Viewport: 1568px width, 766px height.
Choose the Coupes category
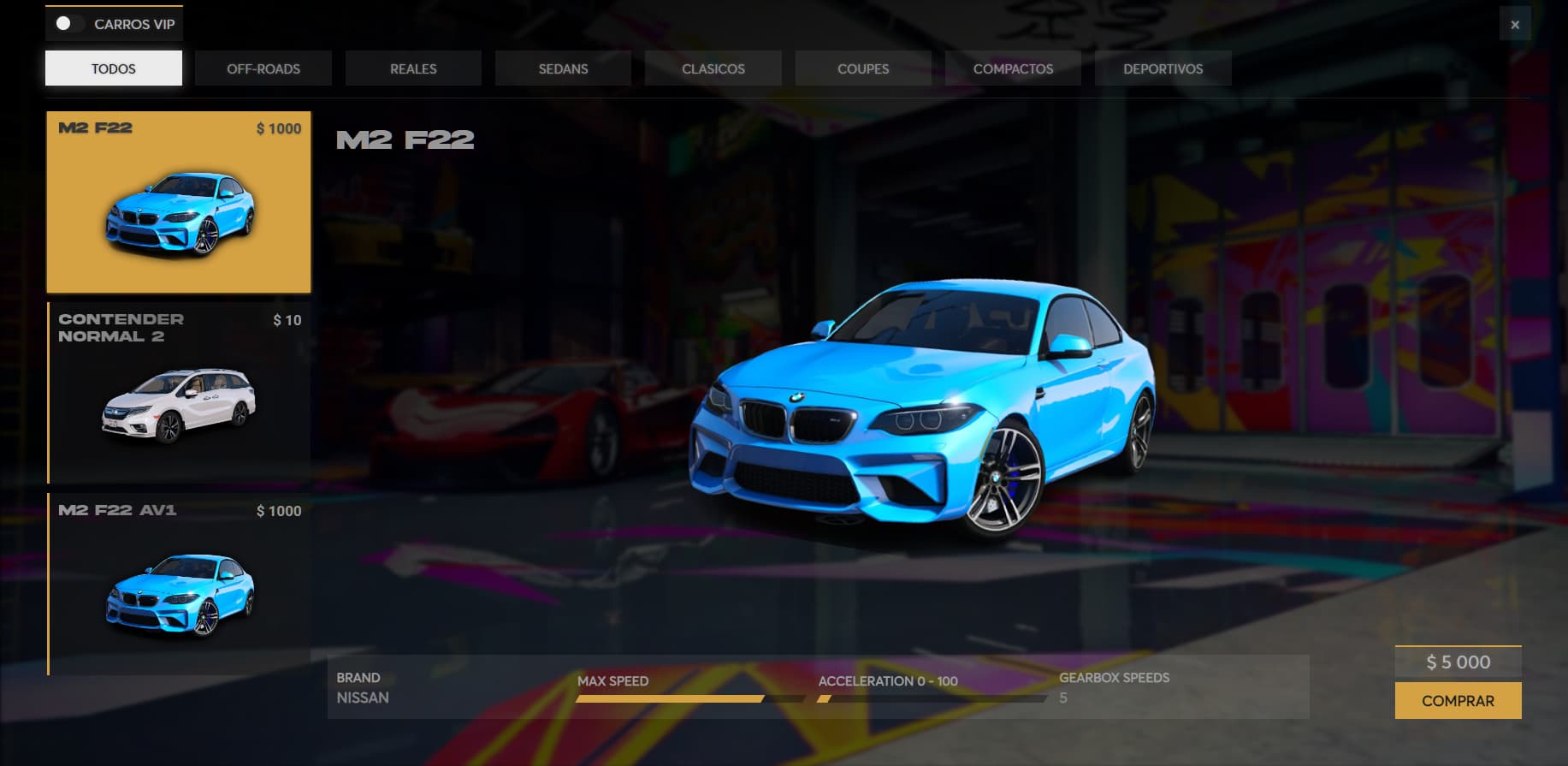pyautogui.click(x=863, y=68)
